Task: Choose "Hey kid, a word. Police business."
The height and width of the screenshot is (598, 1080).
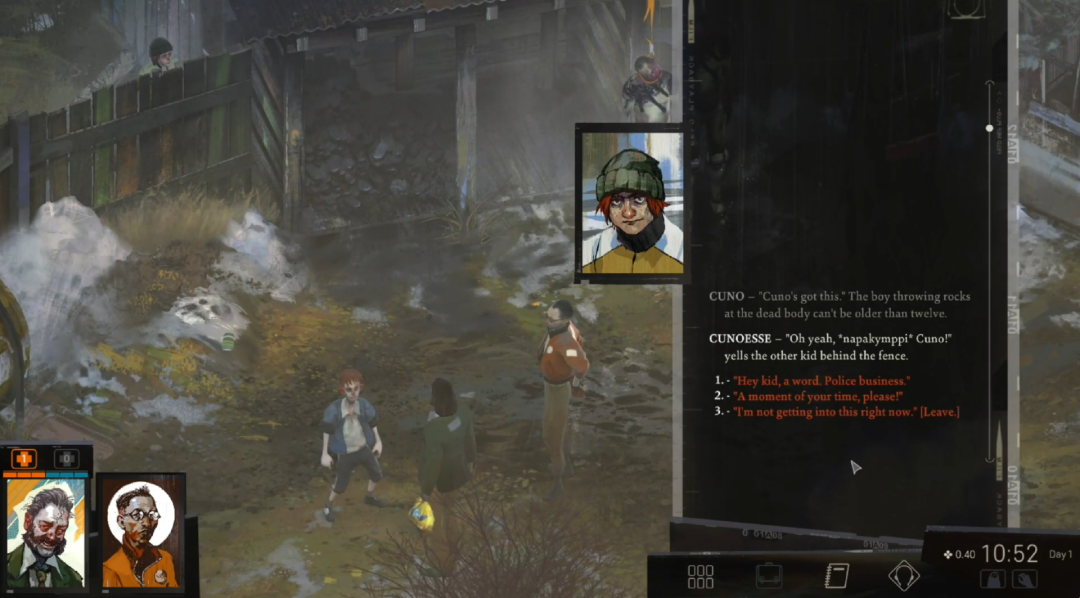Action: click(821, 382)
